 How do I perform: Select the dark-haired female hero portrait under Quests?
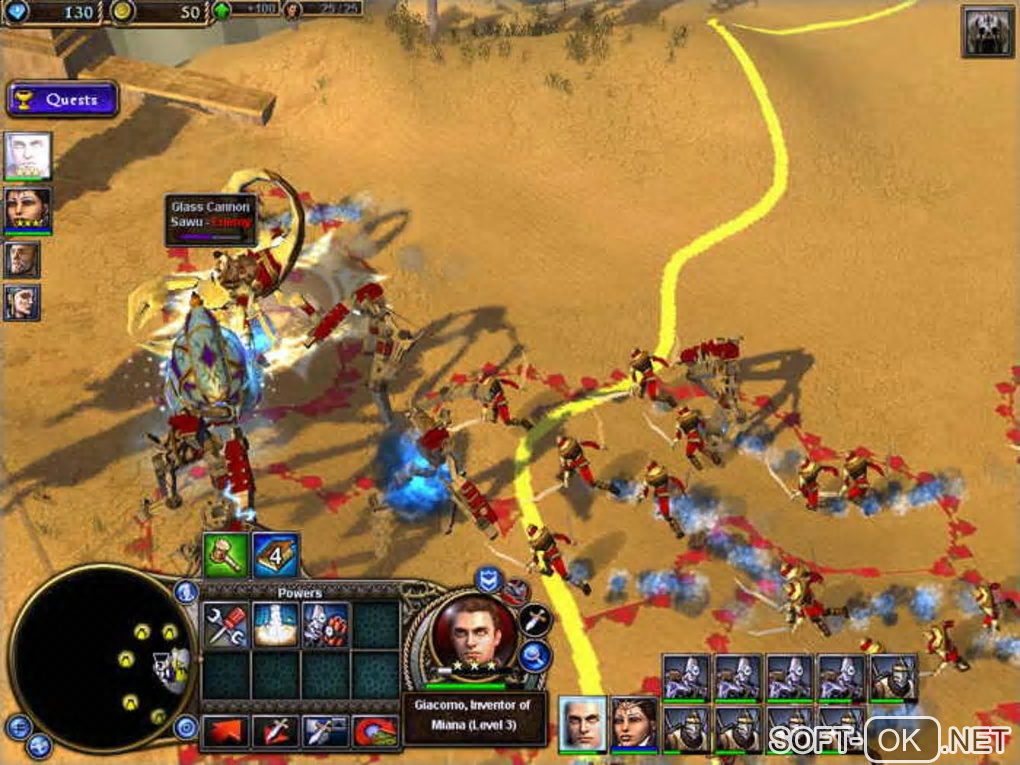coord(27,209)
